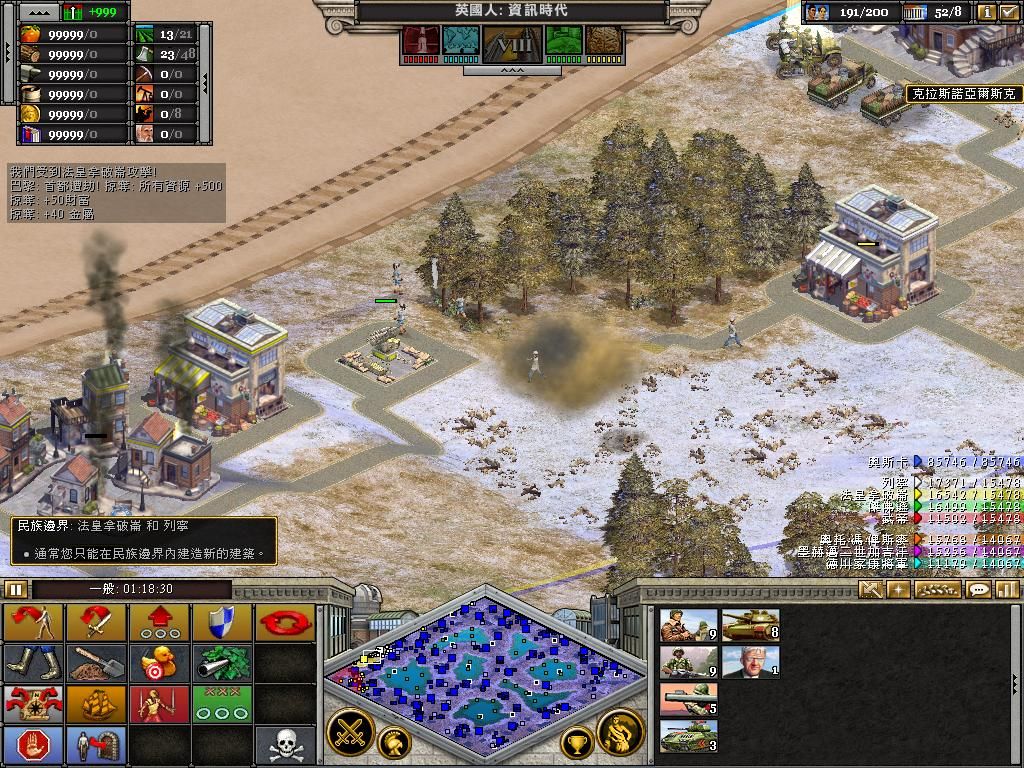
Task: Click the crossed swords button beside minimap
Action: [350, 732]
